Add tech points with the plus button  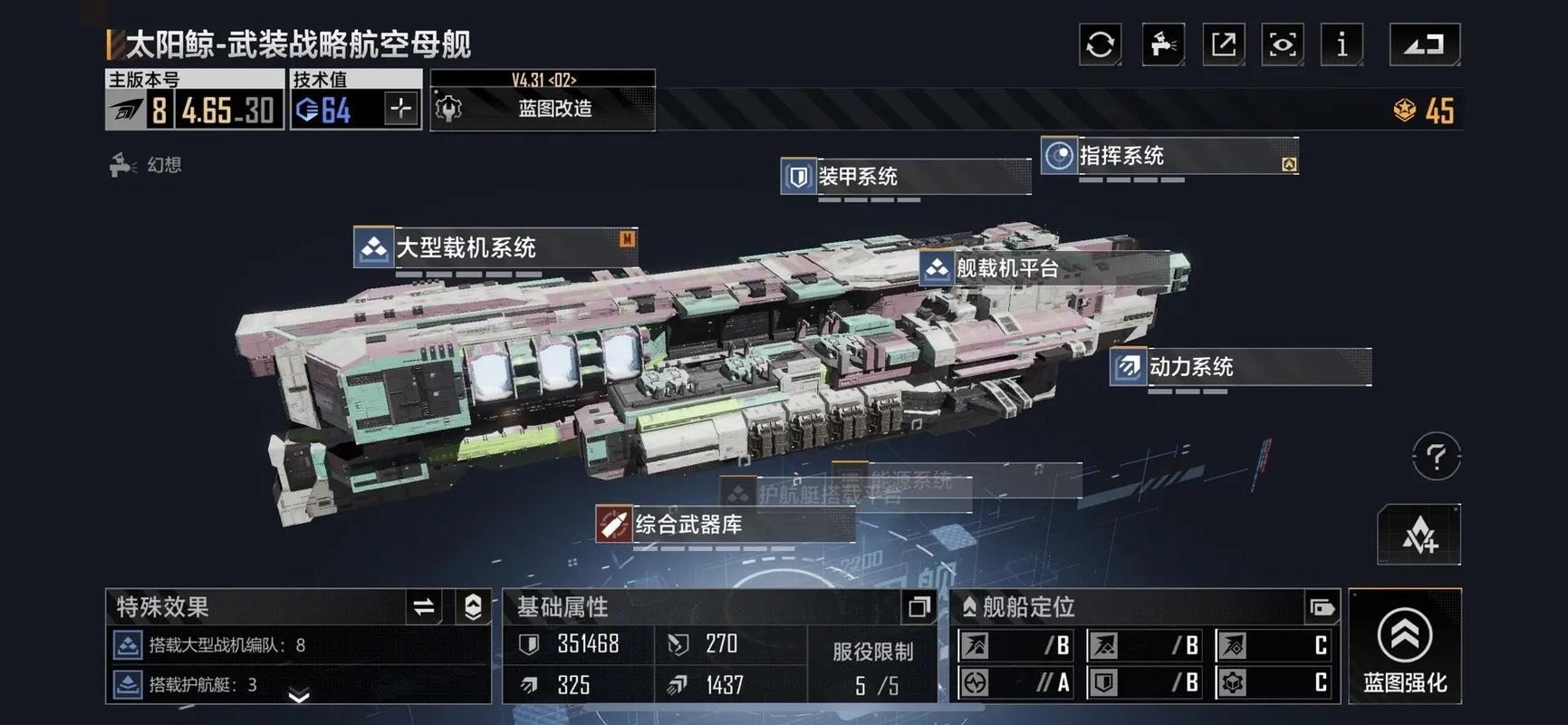click(400, 110)
